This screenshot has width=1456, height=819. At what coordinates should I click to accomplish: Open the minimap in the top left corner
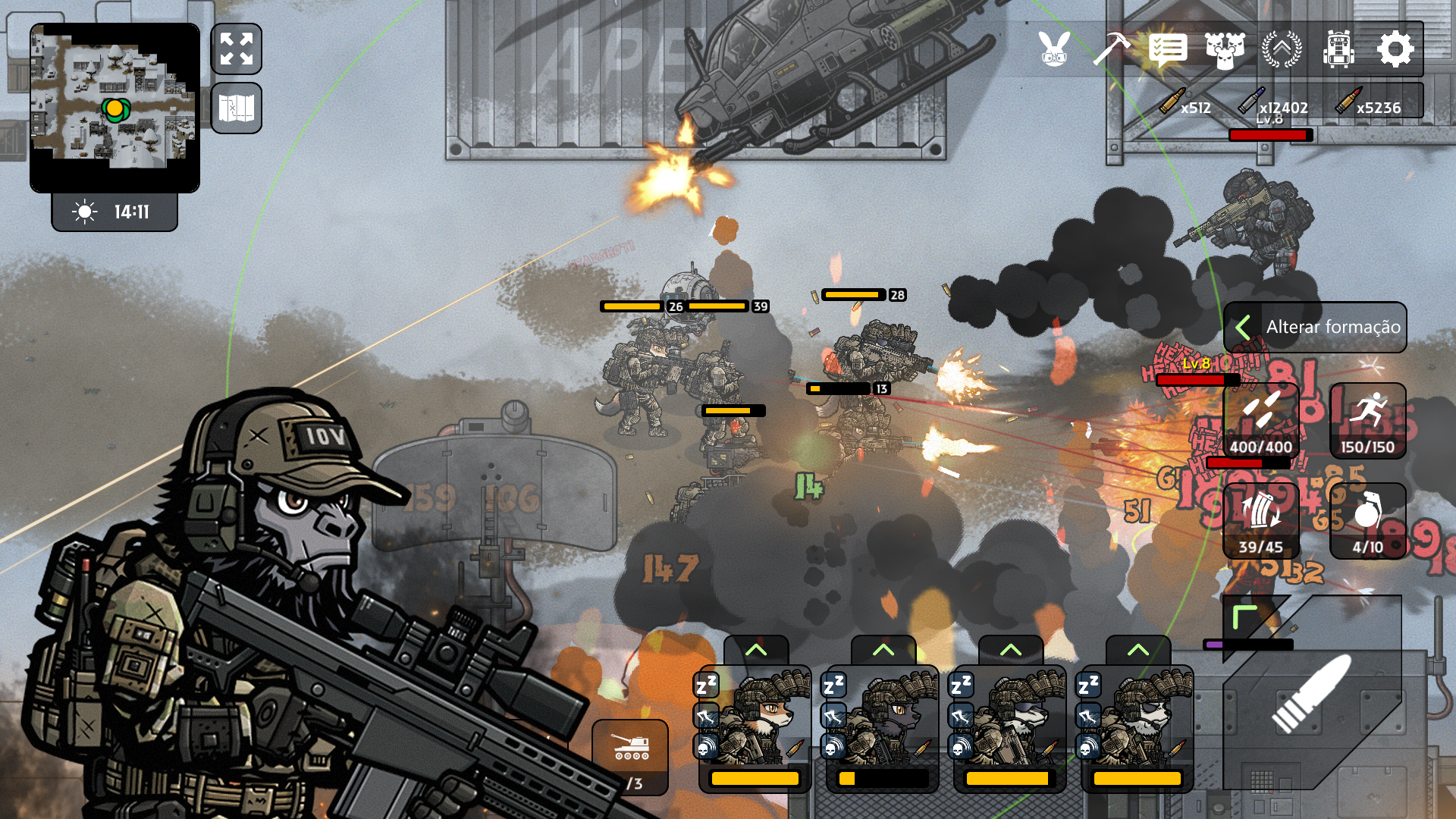115,106
